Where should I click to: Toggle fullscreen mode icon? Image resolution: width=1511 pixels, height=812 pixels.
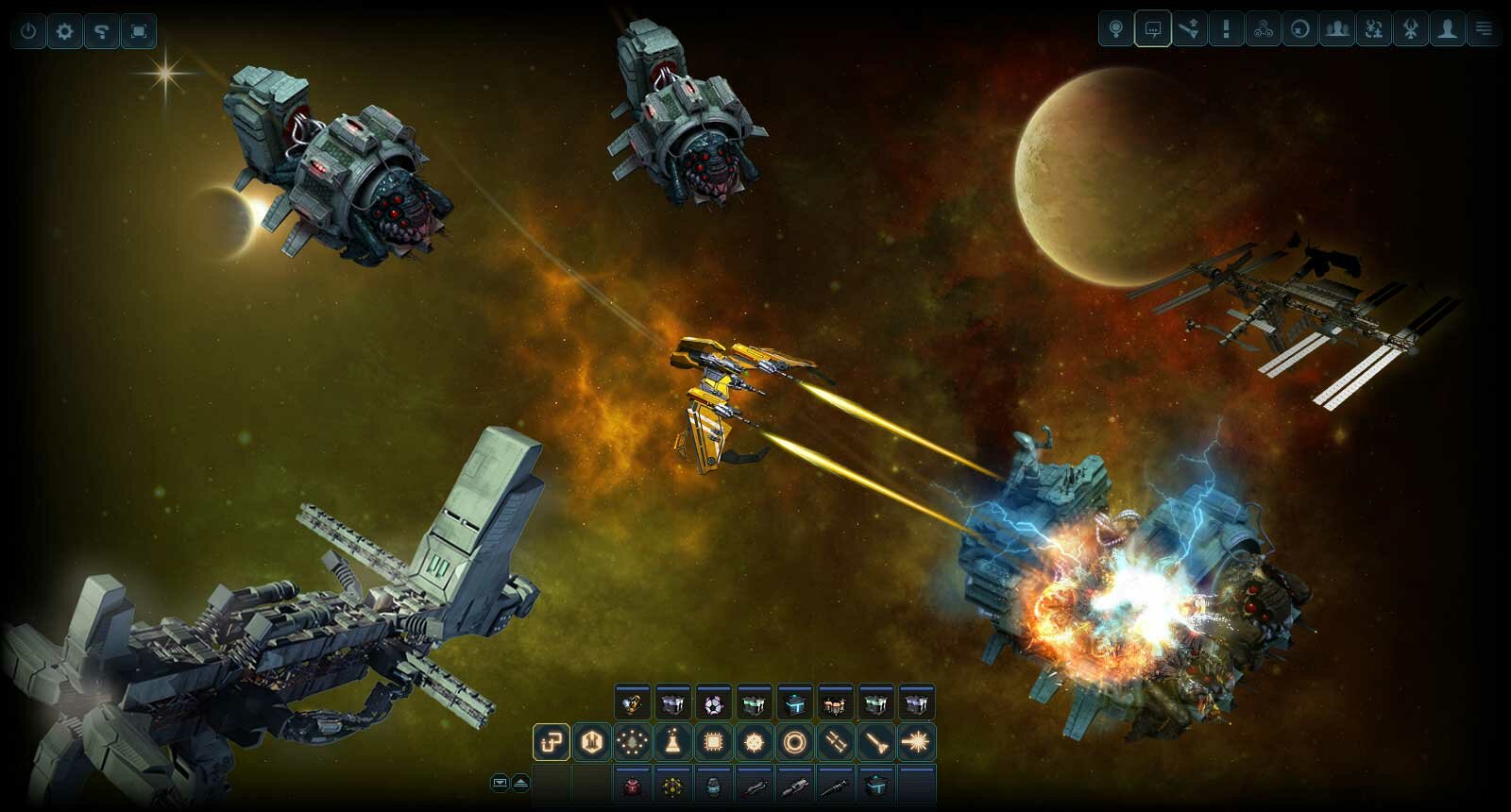click(139, 31)
